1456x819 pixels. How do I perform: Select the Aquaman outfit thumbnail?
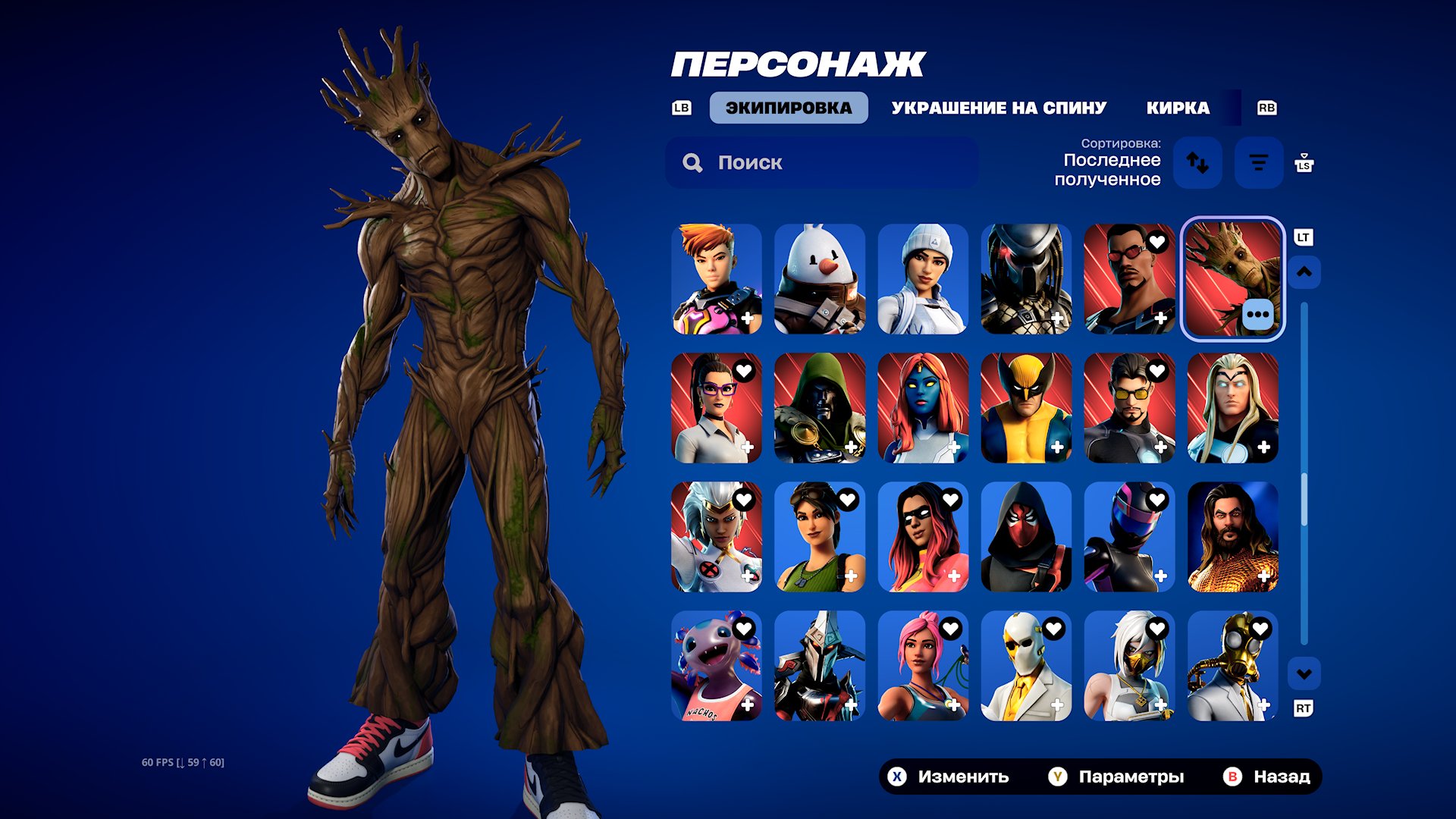click(1232, 536)
